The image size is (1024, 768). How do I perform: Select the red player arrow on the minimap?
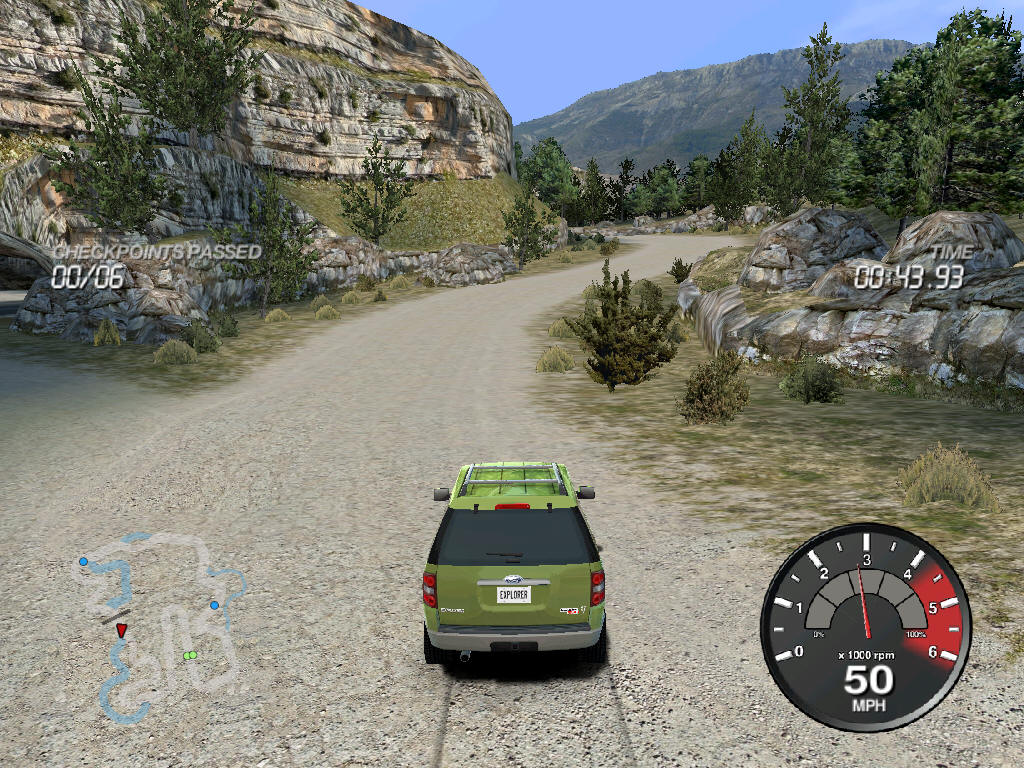(x=121, y=630)
